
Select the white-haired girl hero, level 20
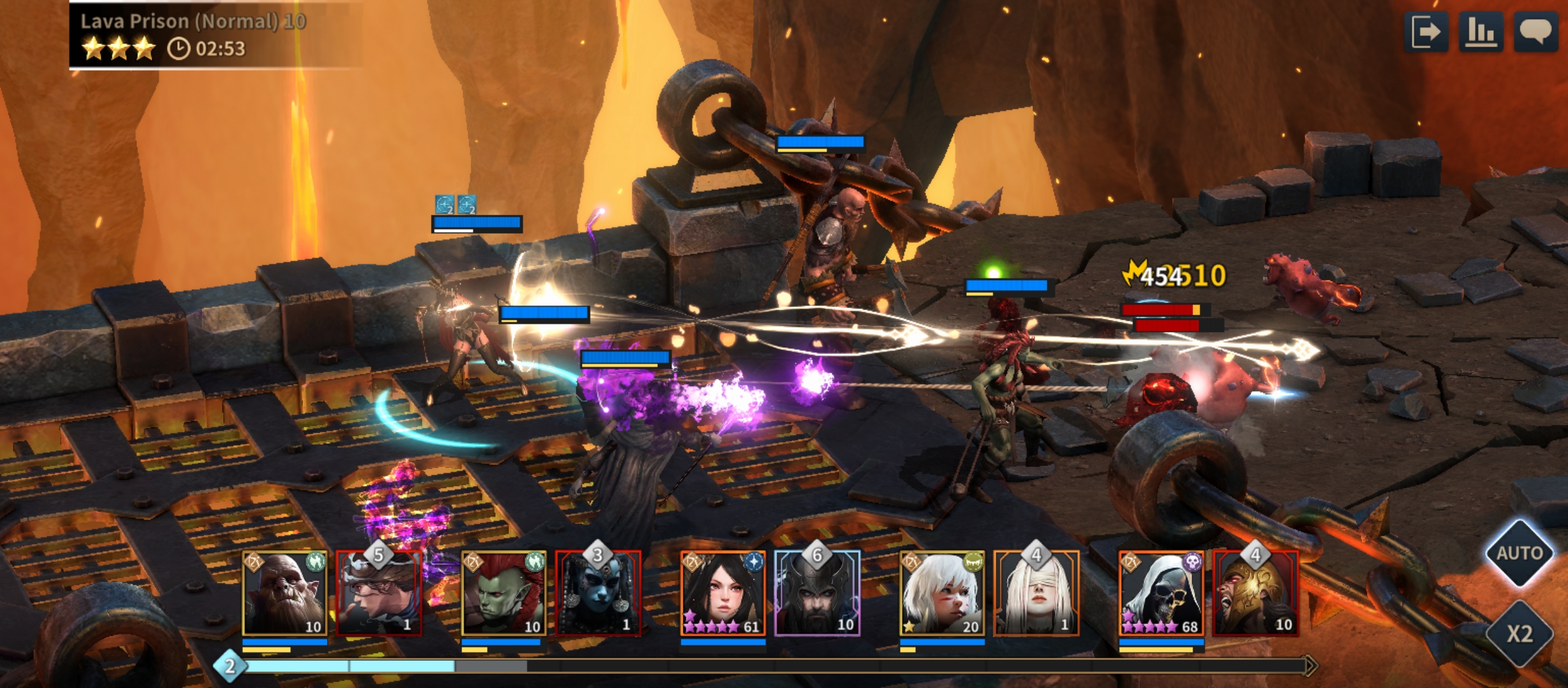[x=942, y=594]
